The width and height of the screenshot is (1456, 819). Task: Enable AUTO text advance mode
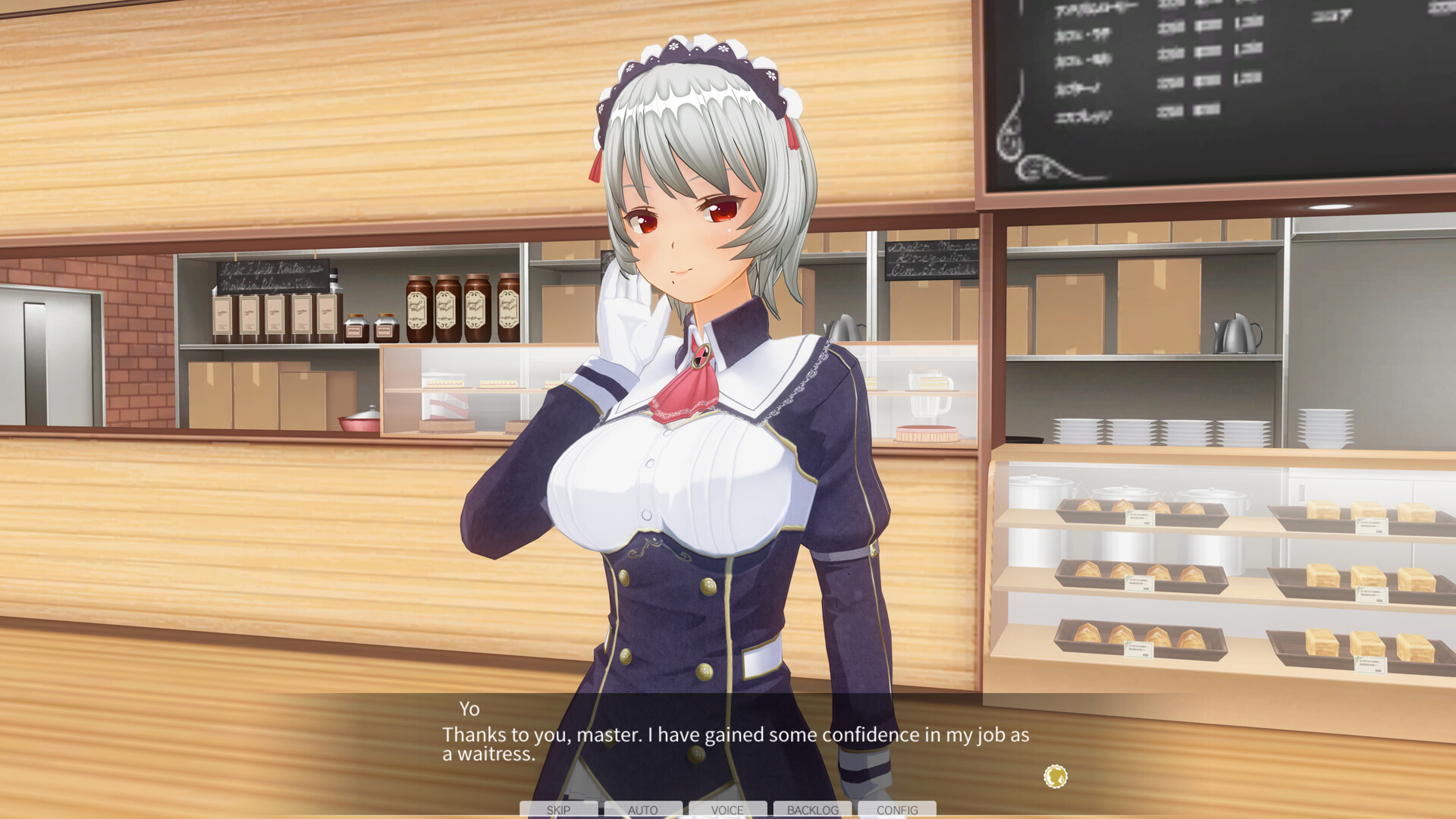[645, 810]
